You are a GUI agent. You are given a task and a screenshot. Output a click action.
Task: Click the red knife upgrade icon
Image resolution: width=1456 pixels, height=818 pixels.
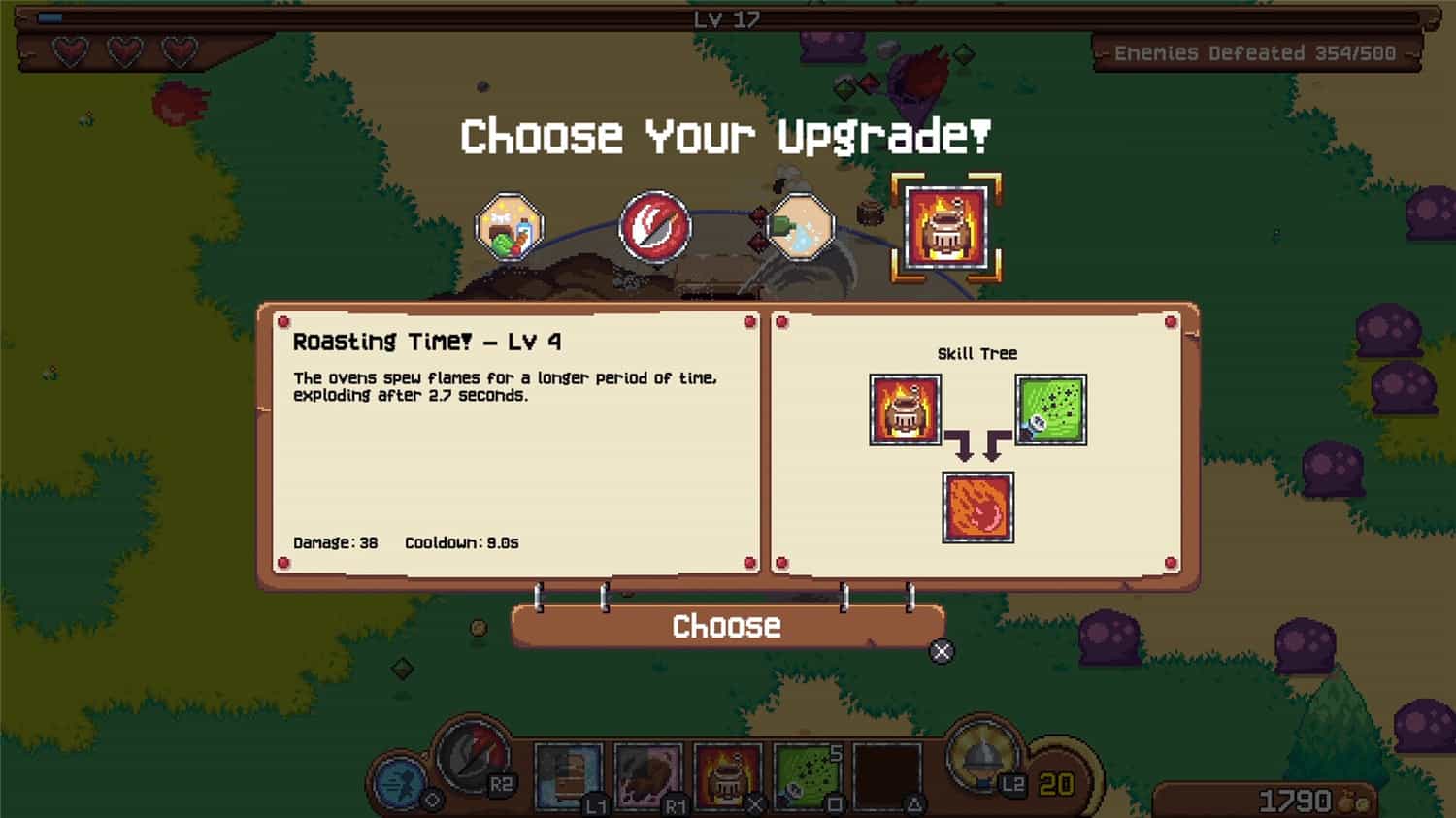(x=653, y=226)
